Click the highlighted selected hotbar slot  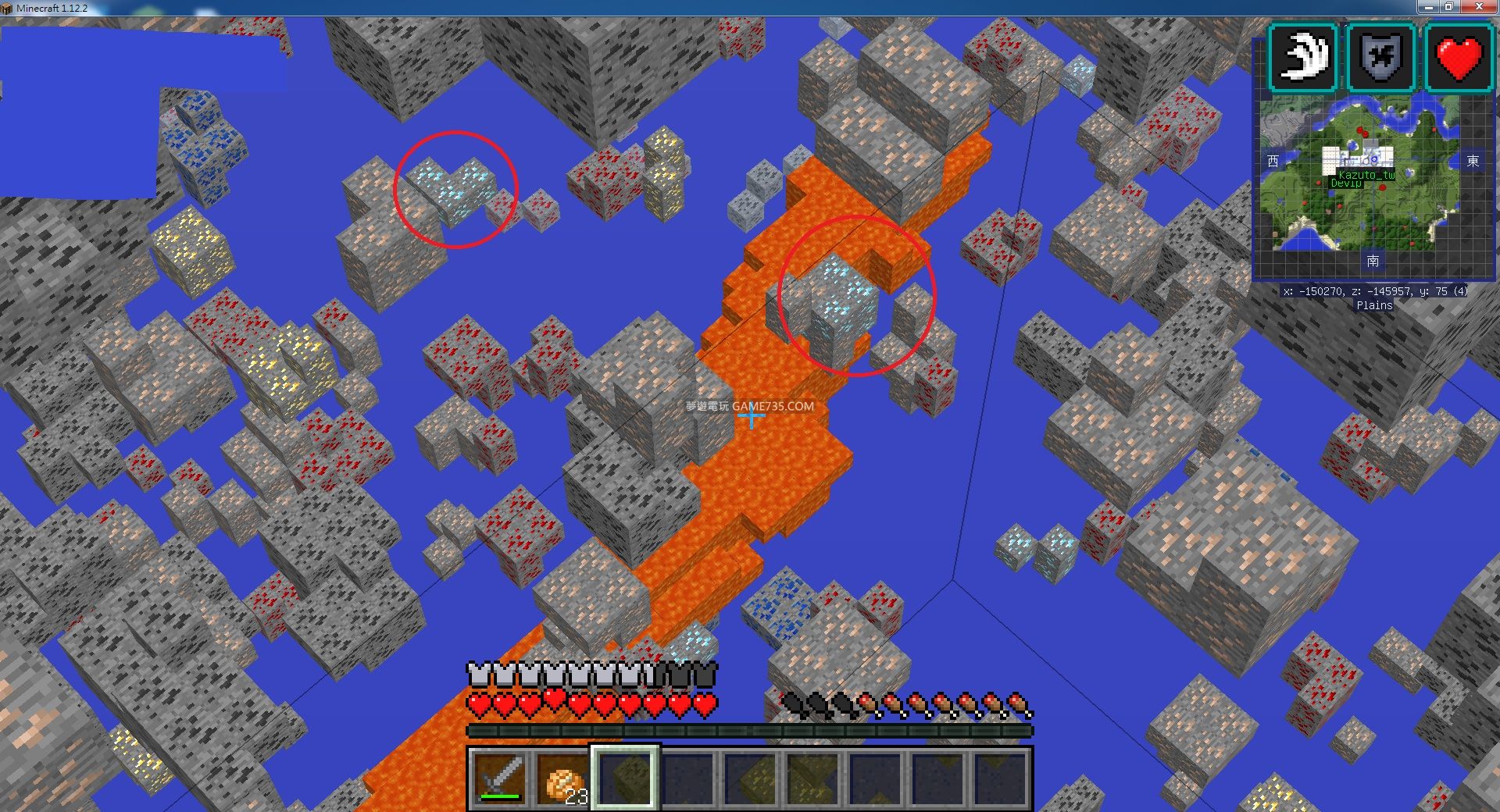[625, 778]
